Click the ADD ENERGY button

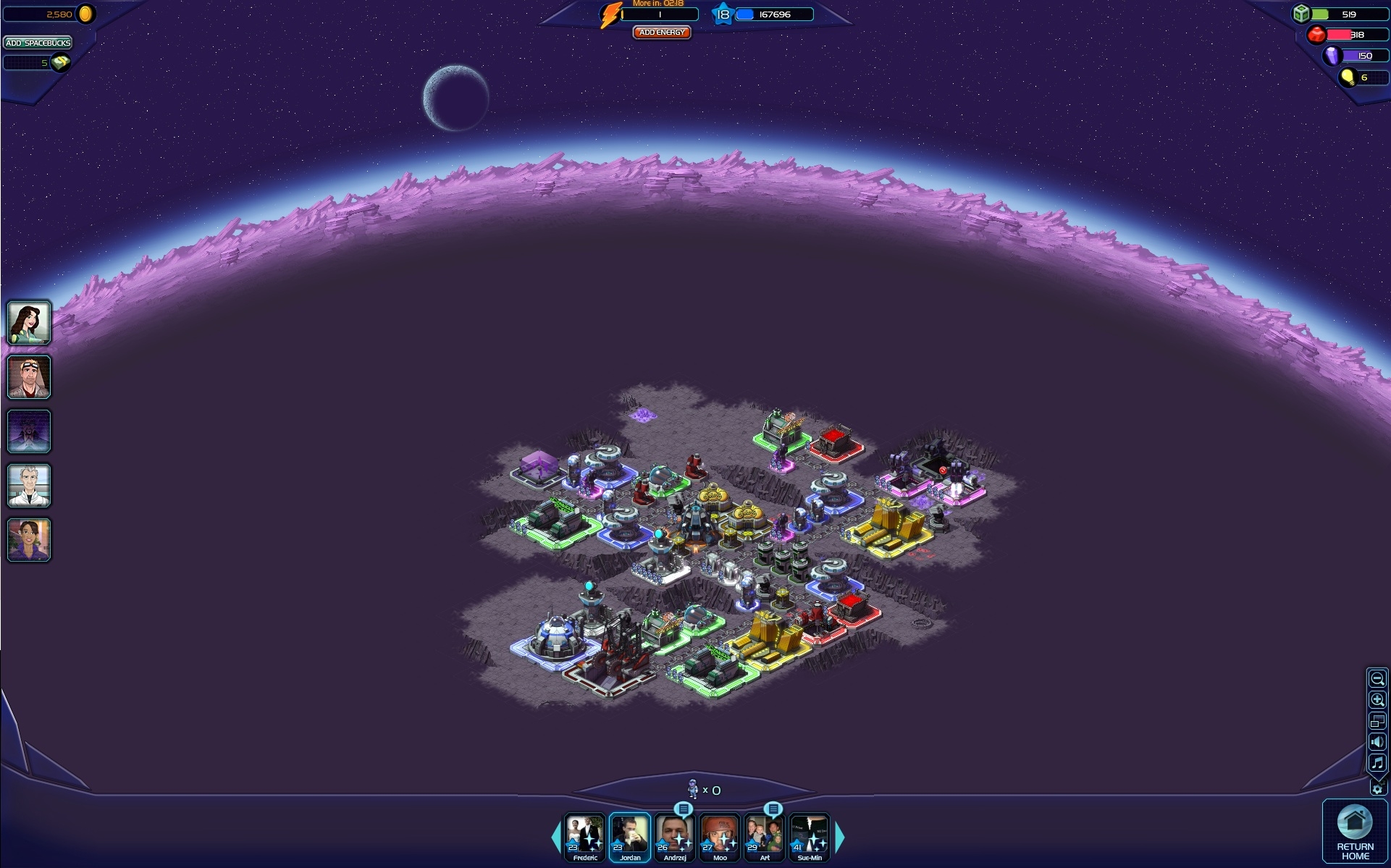(662, 33)
